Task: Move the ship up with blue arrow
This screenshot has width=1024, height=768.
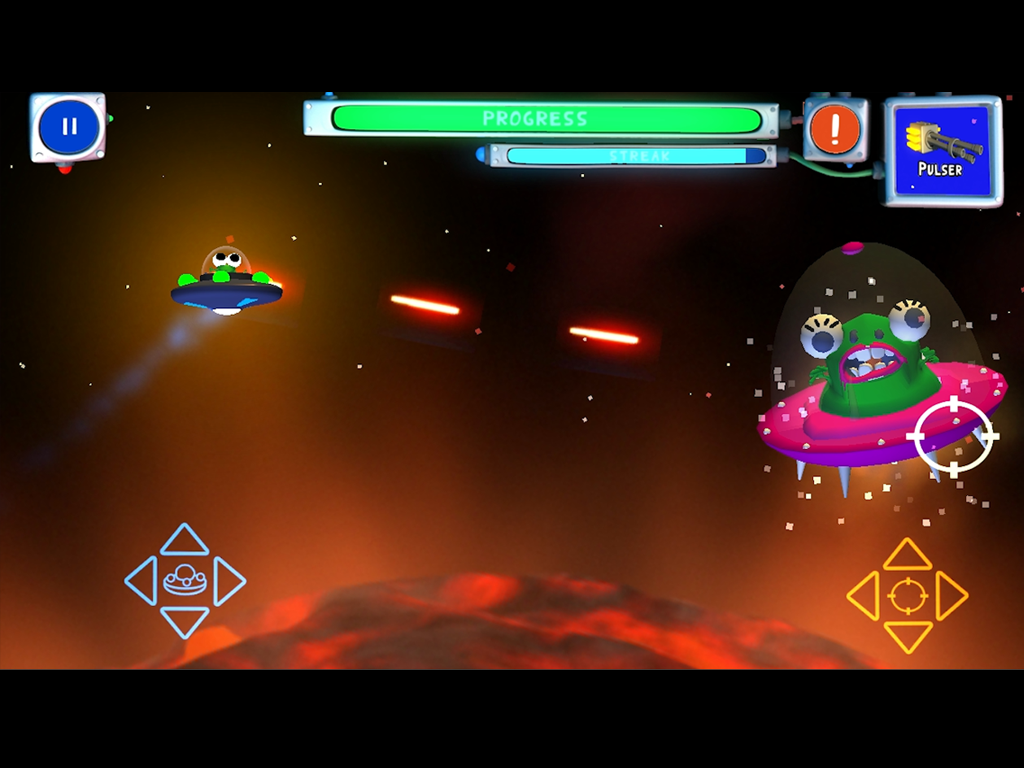Action: tap(185, 540)
